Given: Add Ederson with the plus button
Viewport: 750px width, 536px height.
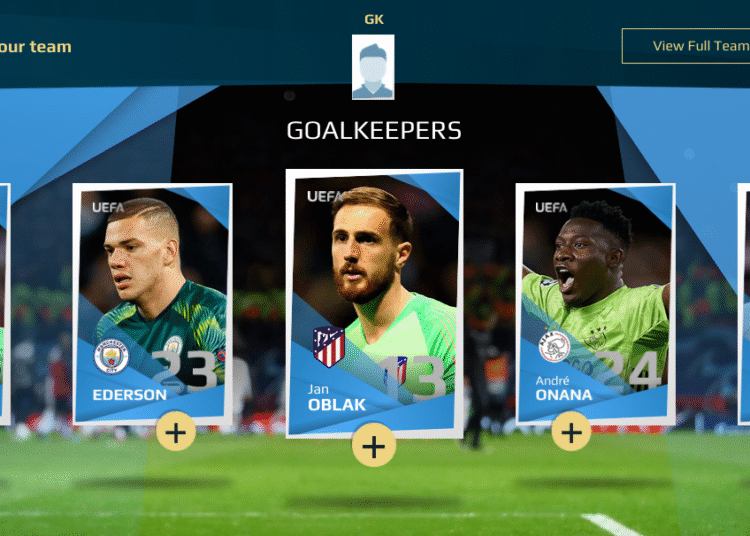Looking at the screenshot, I should 176,432.
